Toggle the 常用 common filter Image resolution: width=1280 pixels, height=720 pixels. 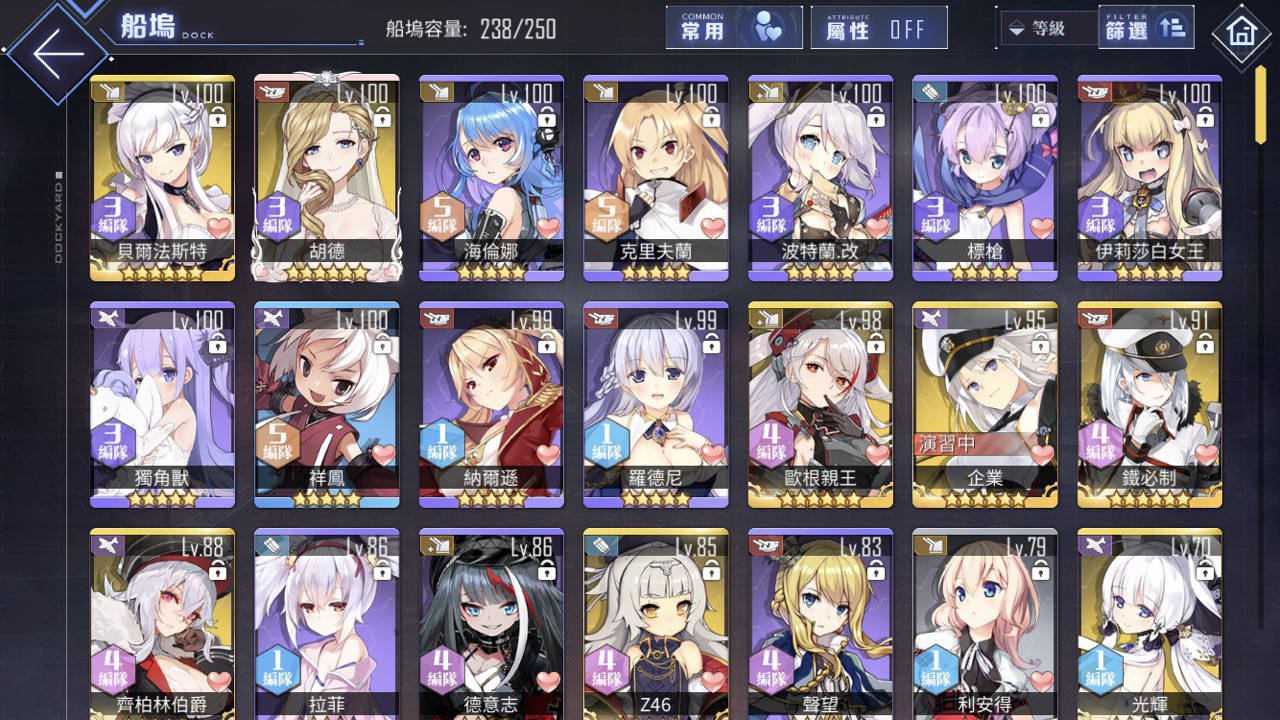734,29
